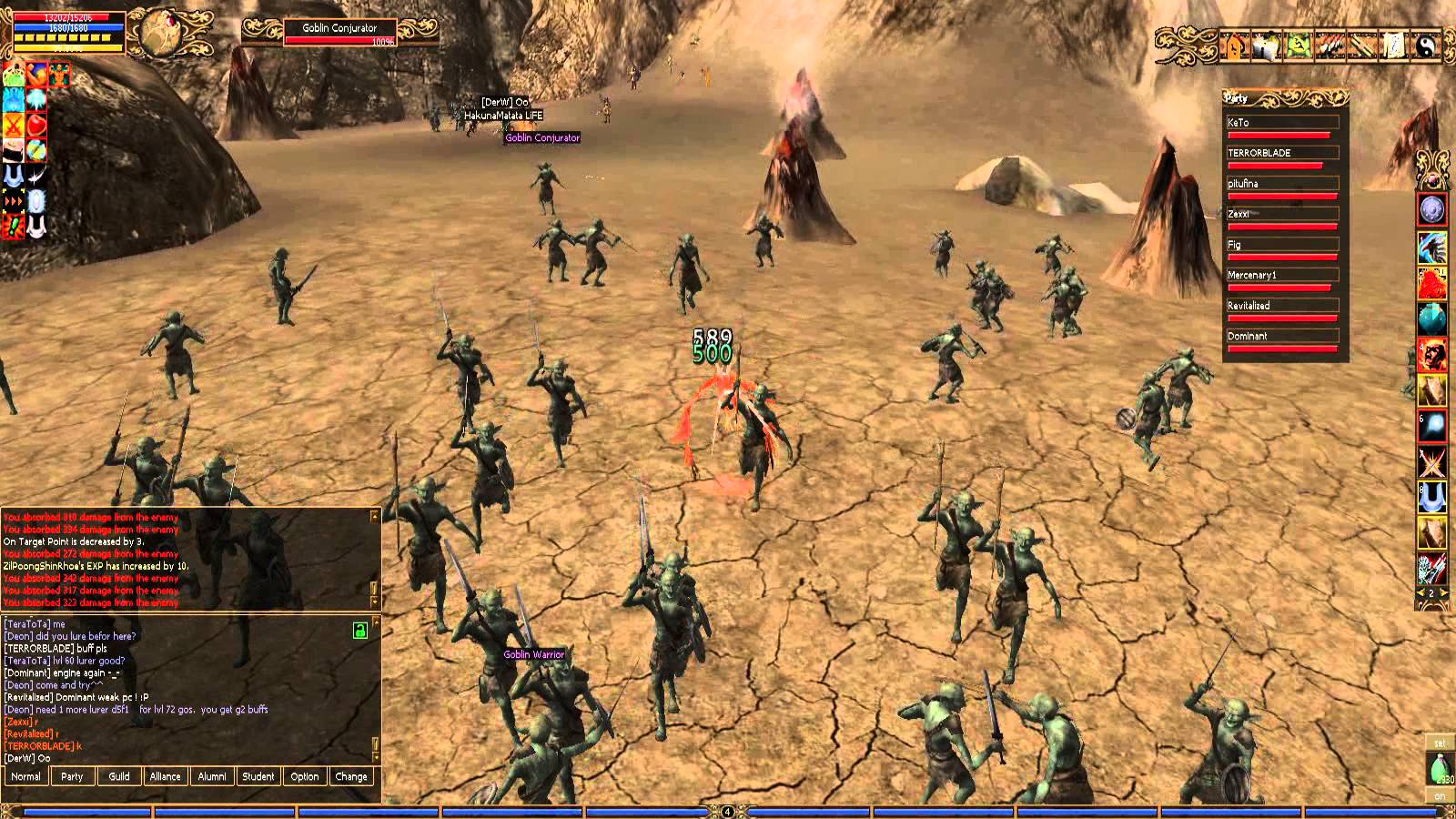1456x819 pixels.
Task: Activate the roaring red face skill
Action: click(x=1432, y=355)
